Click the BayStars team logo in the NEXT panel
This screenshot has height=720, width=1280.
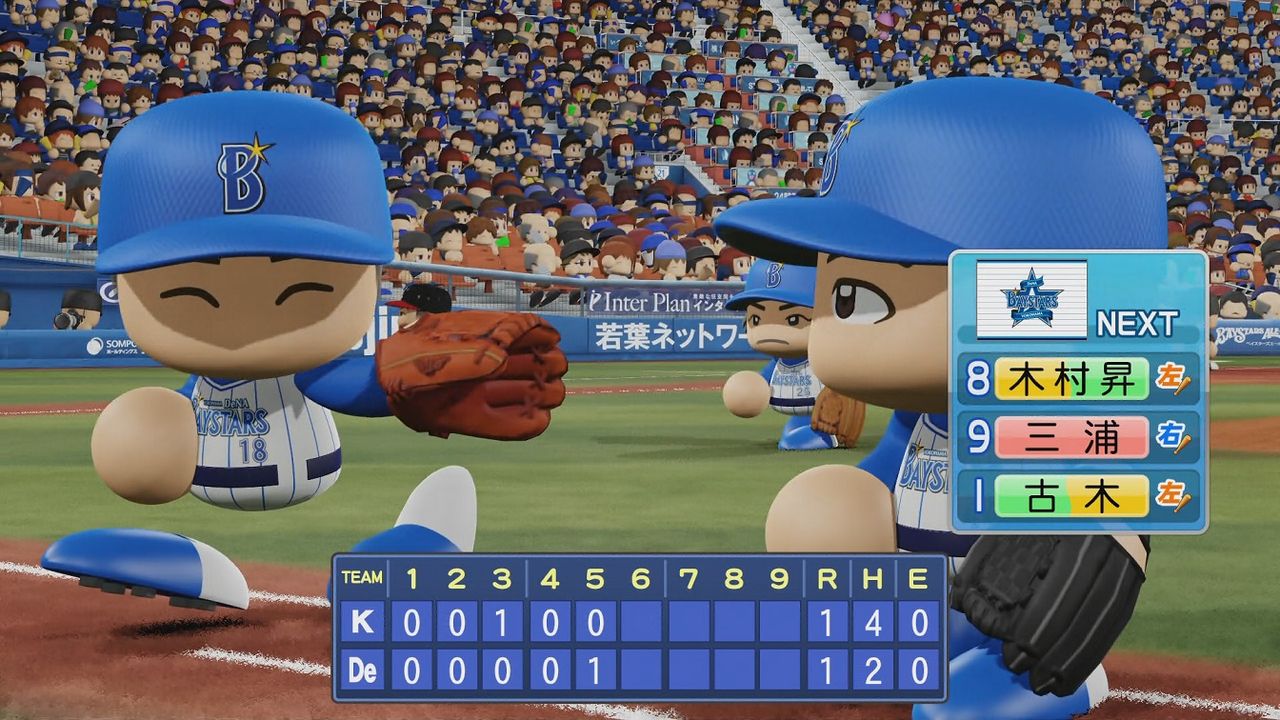tap(1031, 298)
